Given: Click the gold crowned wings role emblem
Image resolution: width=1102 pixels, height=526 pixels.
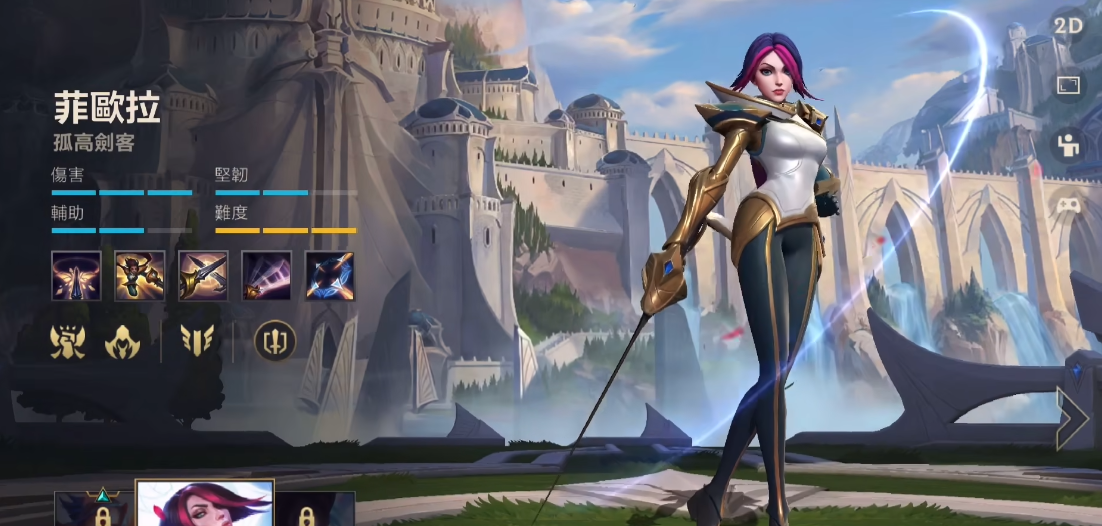Looking at the screenshot, I should 68,341.
